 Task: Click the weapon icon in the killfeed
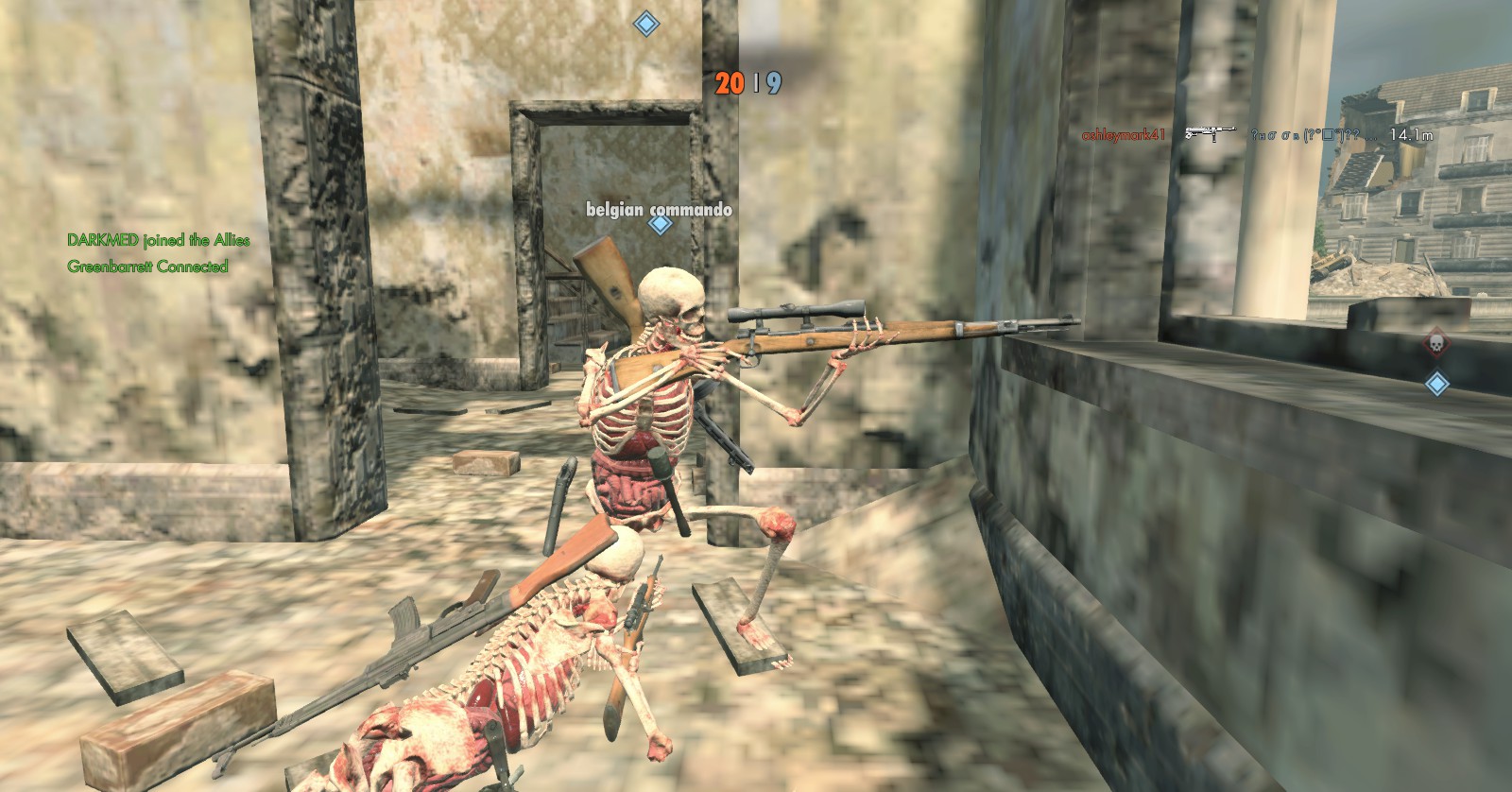pyautogui.click(x=1211, y=132)
